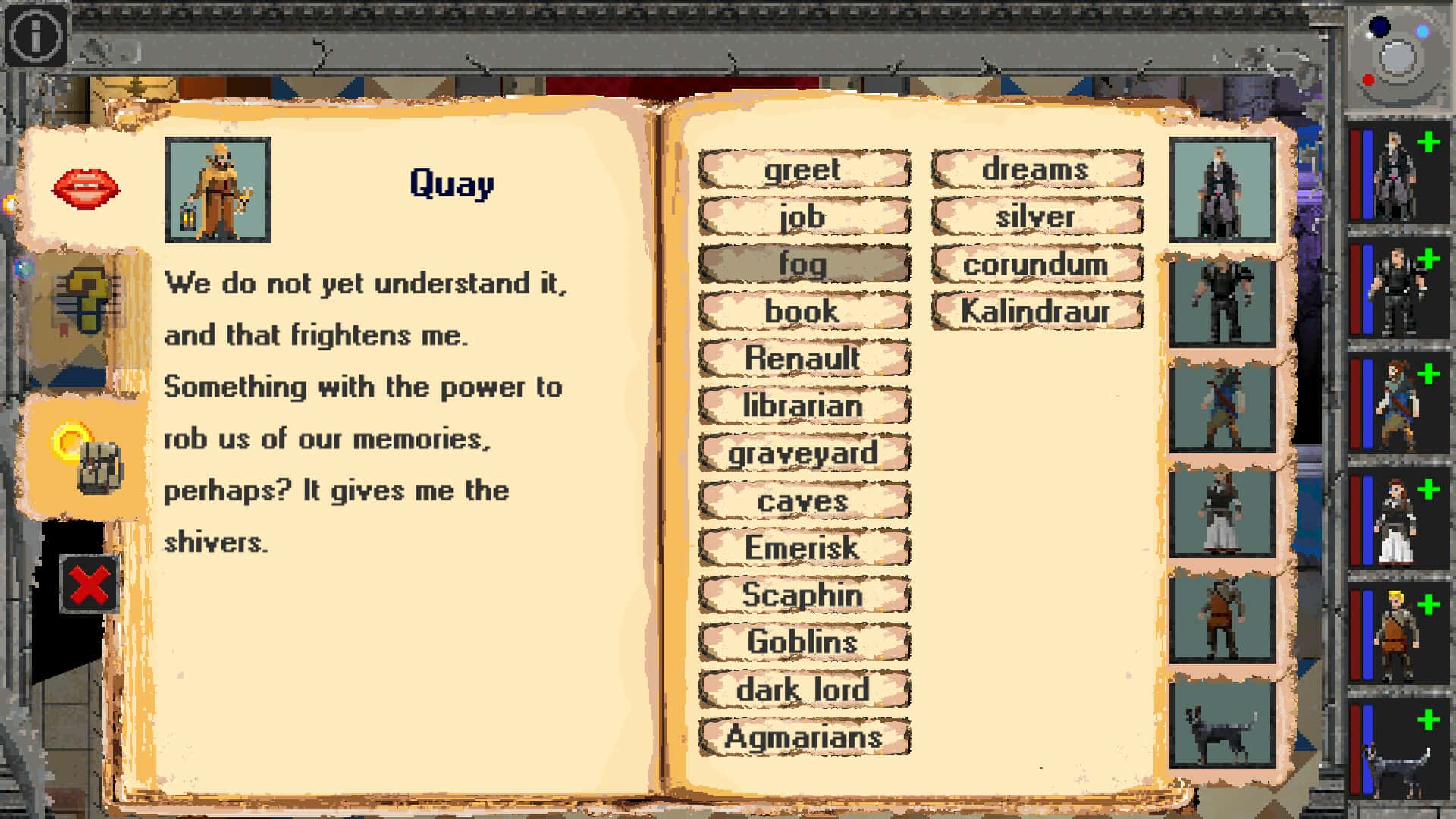Ask about corundum
The width and height of the screenshot is (1456, 819).
(1036, 264)
